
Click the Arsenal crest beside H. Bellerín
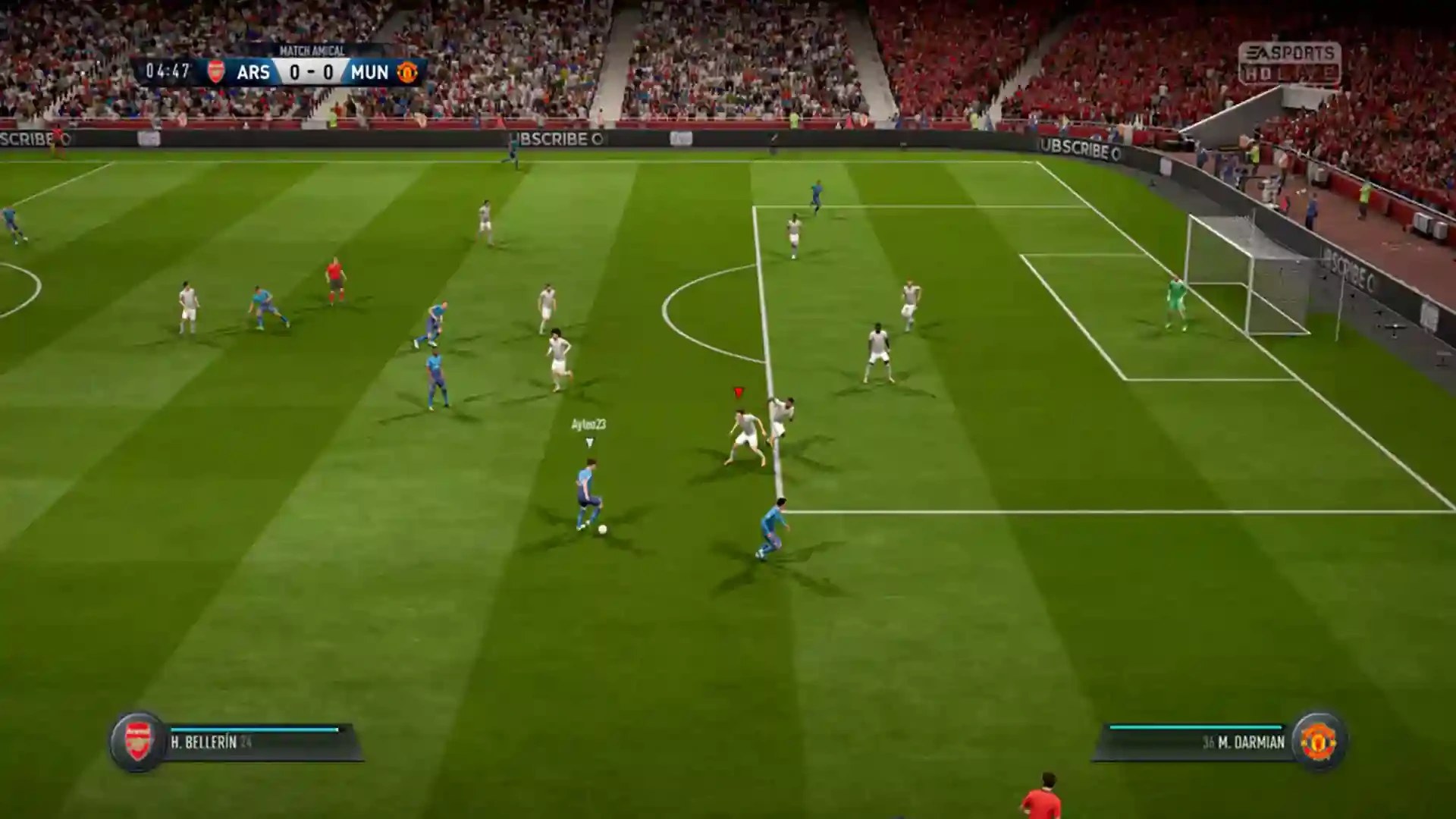pos(138,741)
